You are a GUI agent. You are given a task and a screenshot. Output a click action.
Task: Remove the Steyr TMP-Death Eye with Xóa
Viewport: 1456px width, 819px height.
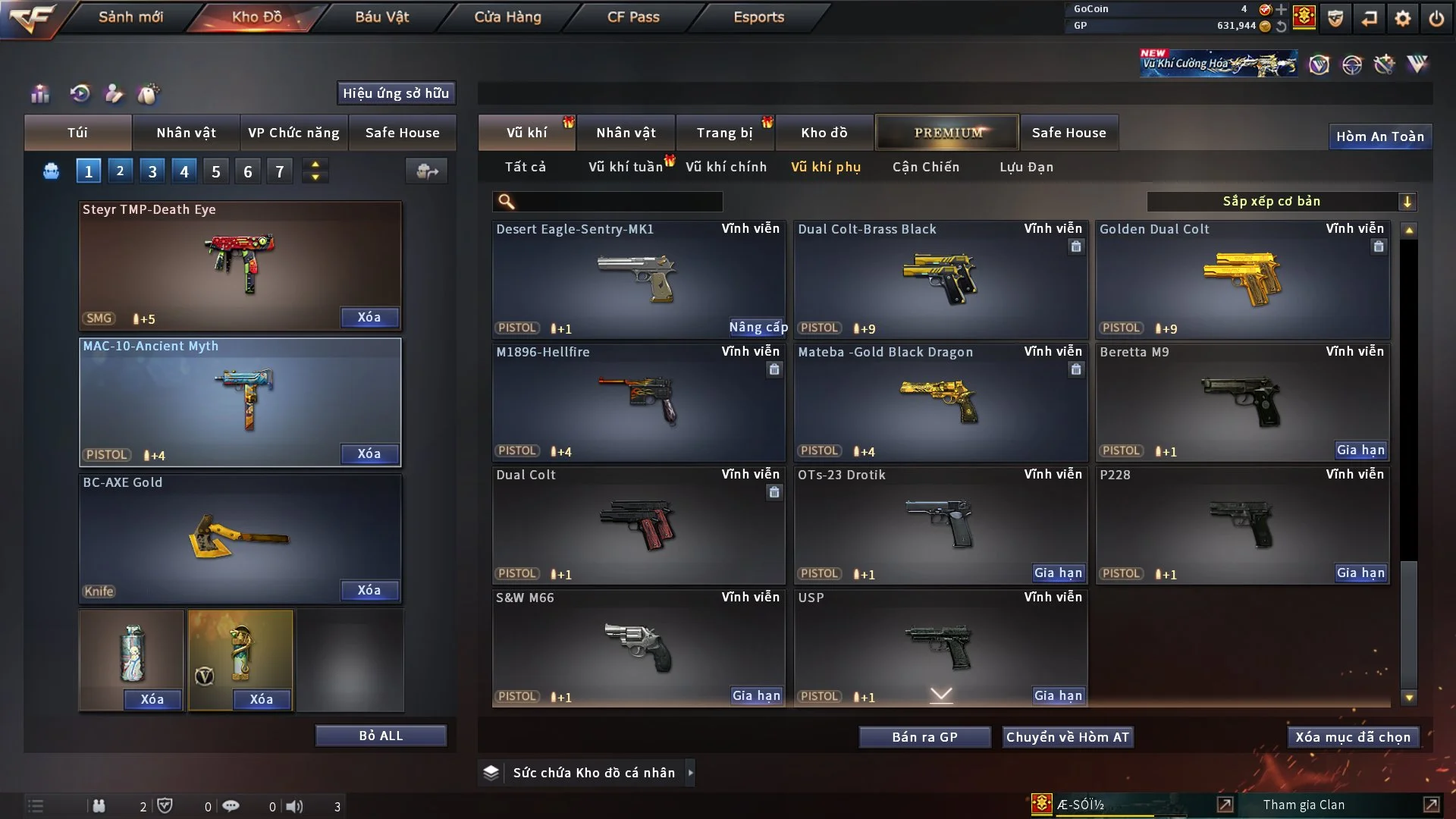click(x=369, y=317)
